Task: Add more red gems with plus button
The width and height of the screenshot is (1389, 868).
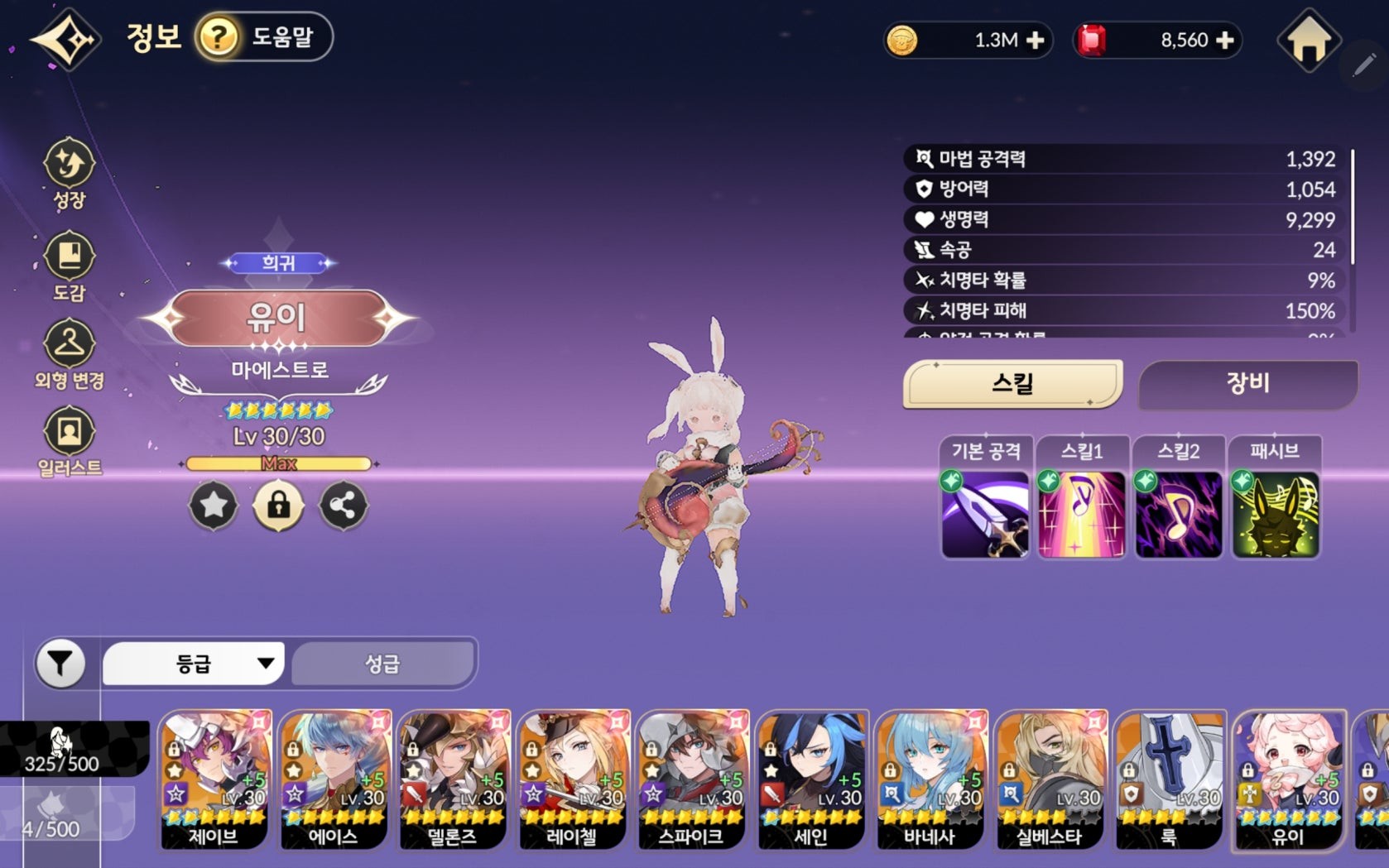Action: 1226,41
